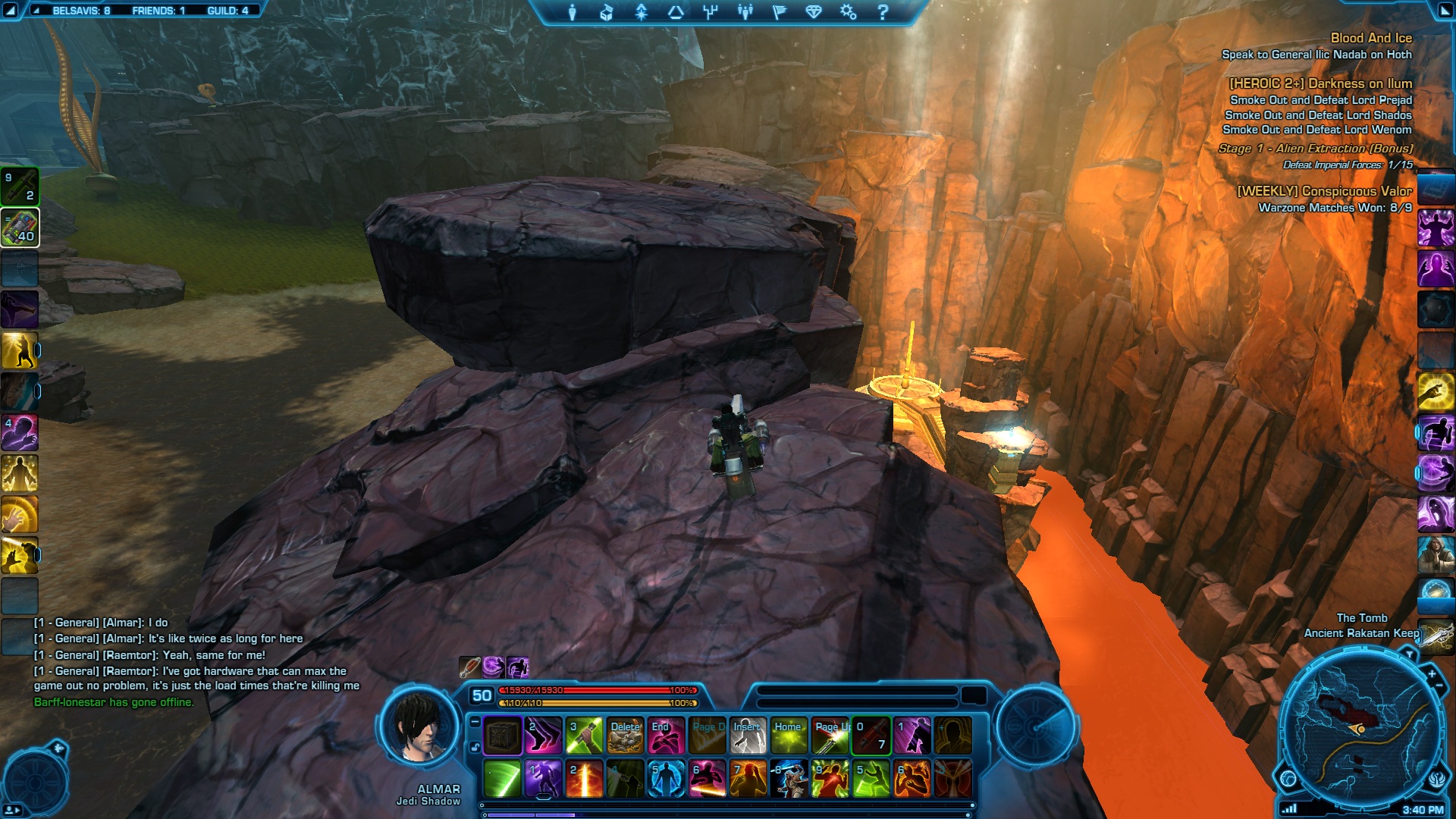Viewport: 1456px width, 819px height.
Task: Open the inventory box icon
Action: [x=606, y=12]
